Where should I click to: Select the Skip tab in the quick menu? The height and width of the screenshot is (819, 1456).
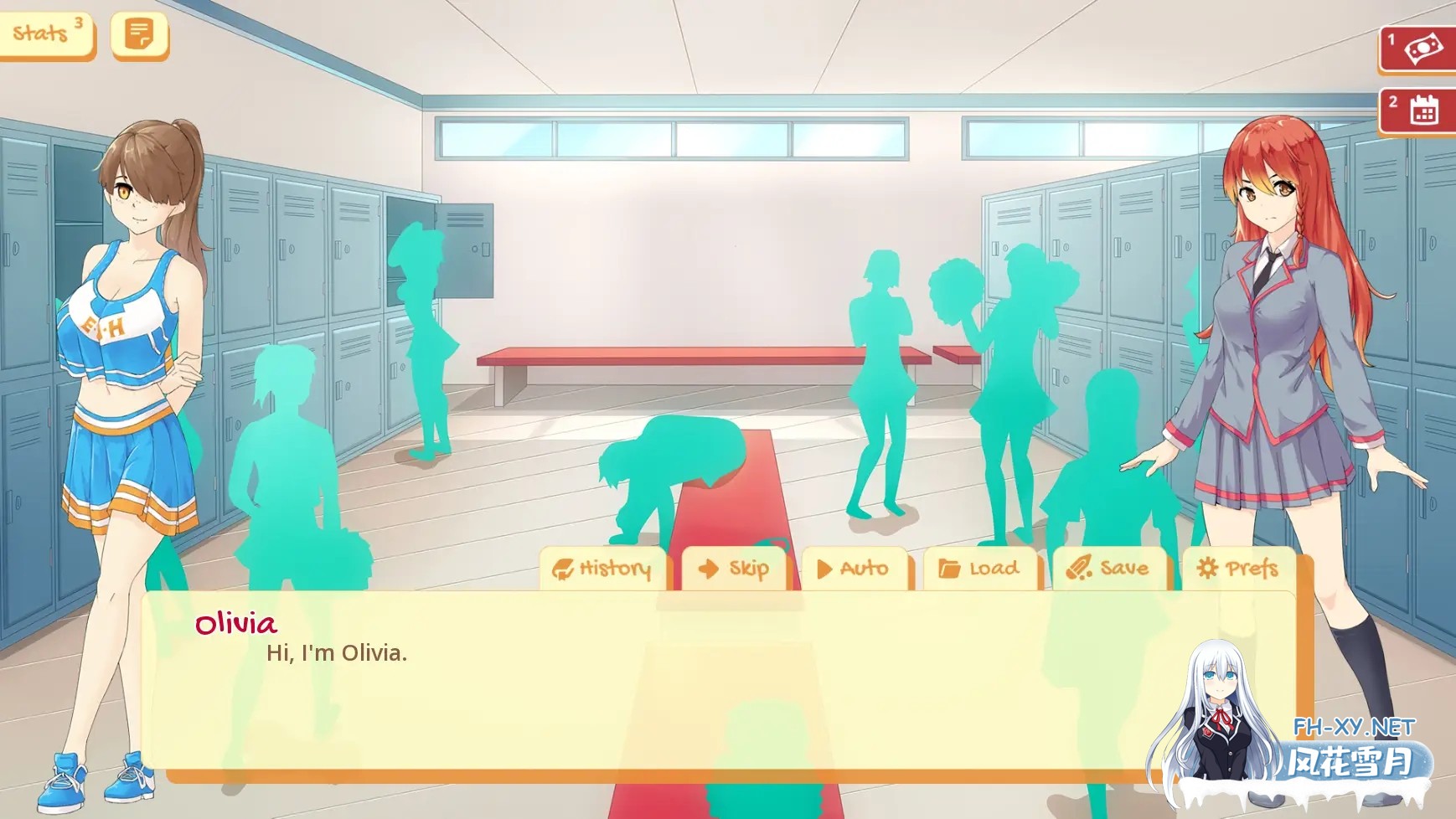tap(735, 568)
